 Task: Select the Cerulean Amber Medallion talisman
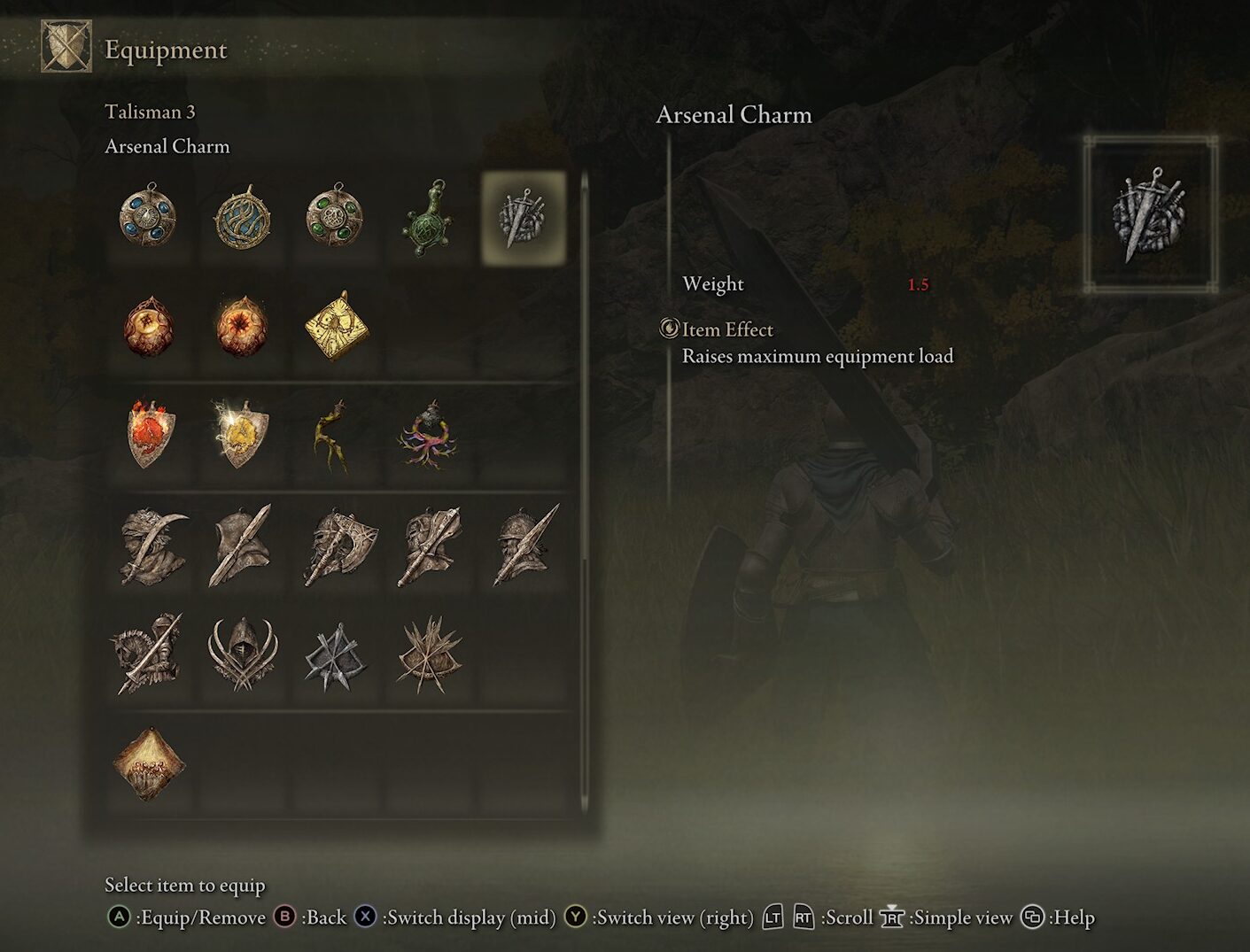[x=148, y=219]
